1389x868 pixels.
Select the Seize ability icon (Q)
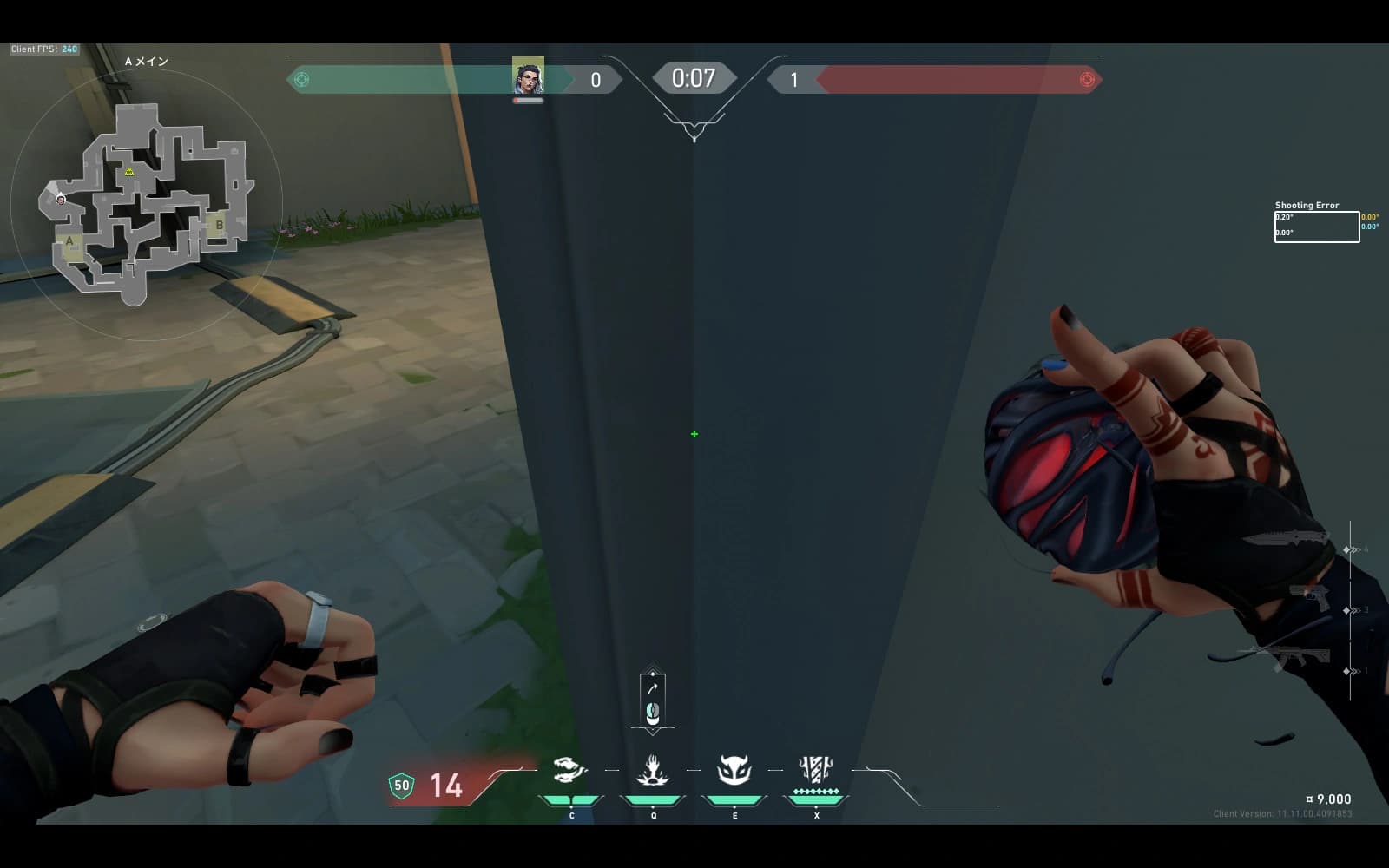tap(652, 770)
